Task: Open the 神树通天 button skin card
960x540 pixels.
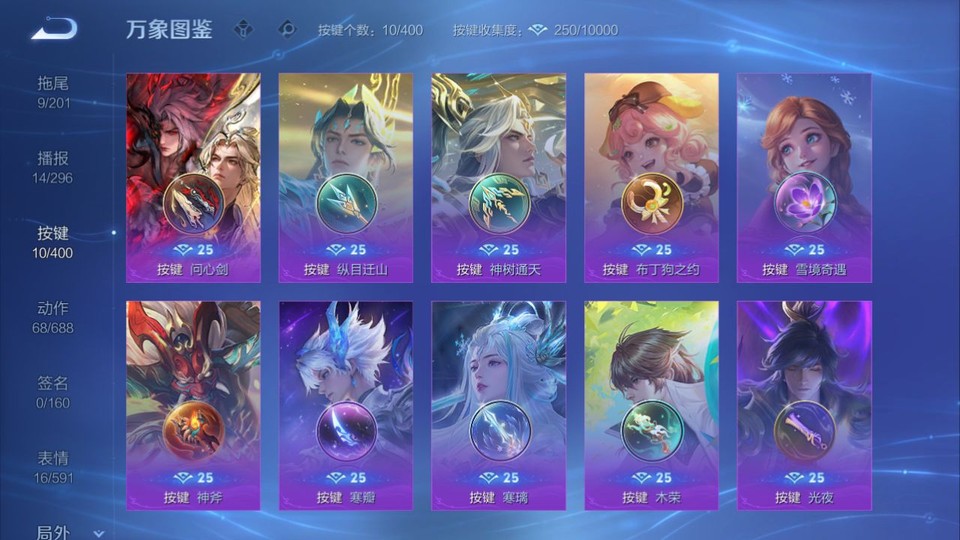Action: click(498, 177)
